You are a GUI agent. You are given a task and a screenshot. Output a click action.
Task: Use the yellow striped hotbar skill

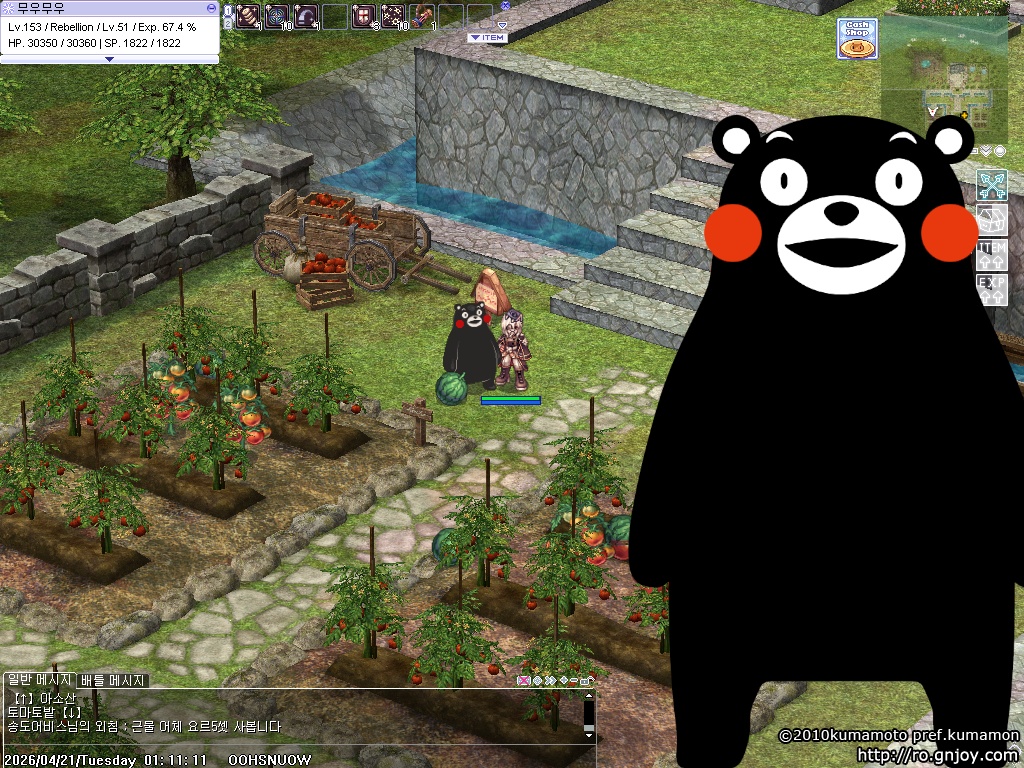click(x=246, y=16)
